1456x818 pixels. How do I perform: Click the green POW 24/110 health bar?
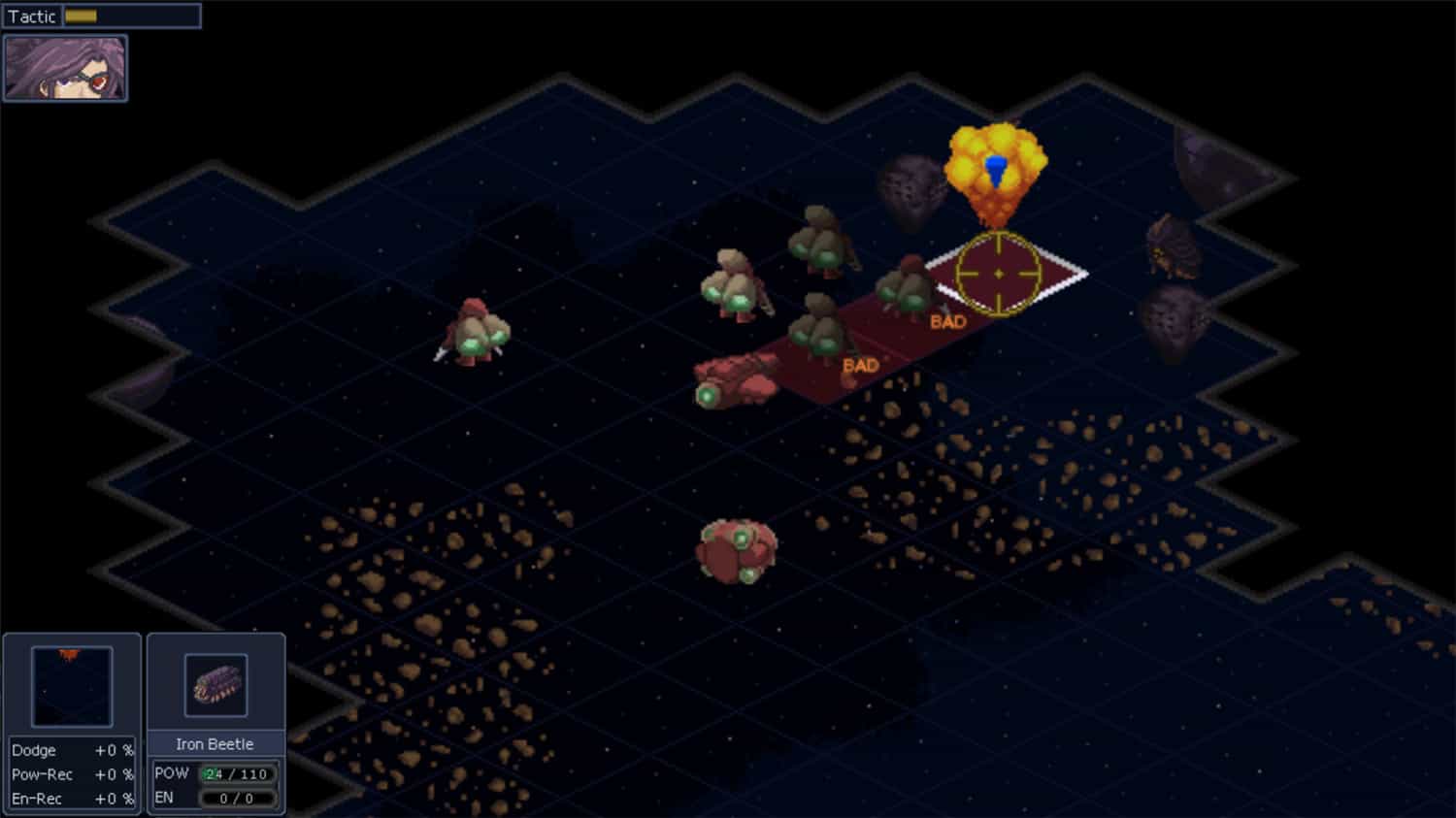(x=236, y=773)
